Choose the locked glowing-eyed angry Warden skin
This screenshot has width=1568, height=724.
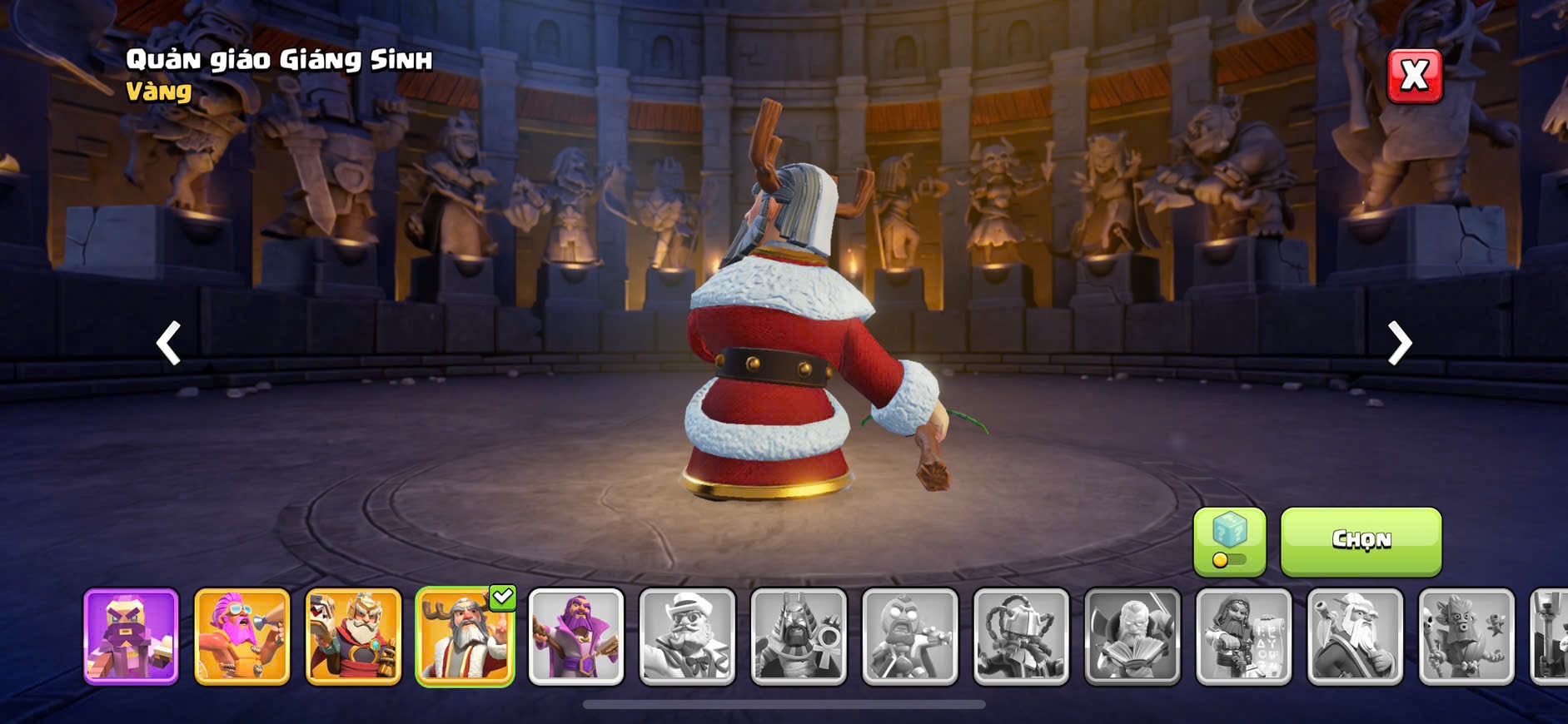click(x=910, y=637)
